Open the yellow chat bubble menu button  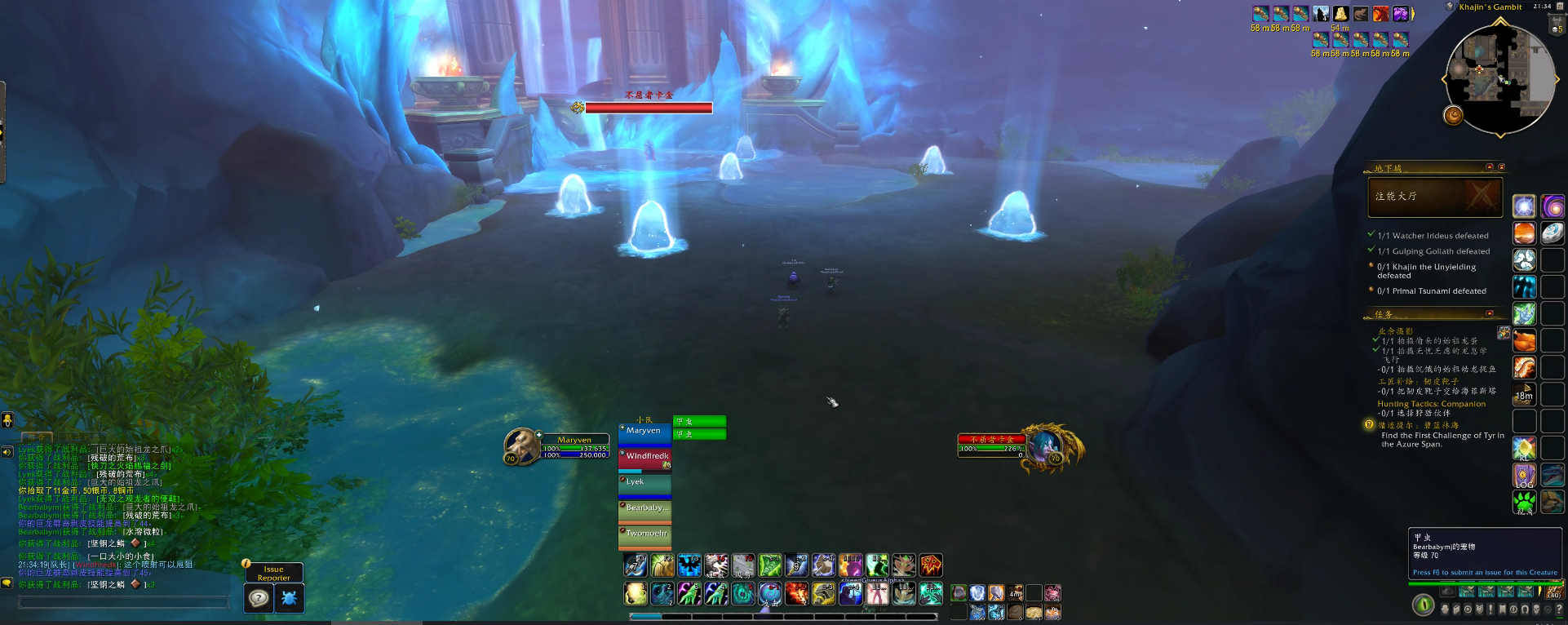(7, 583)
